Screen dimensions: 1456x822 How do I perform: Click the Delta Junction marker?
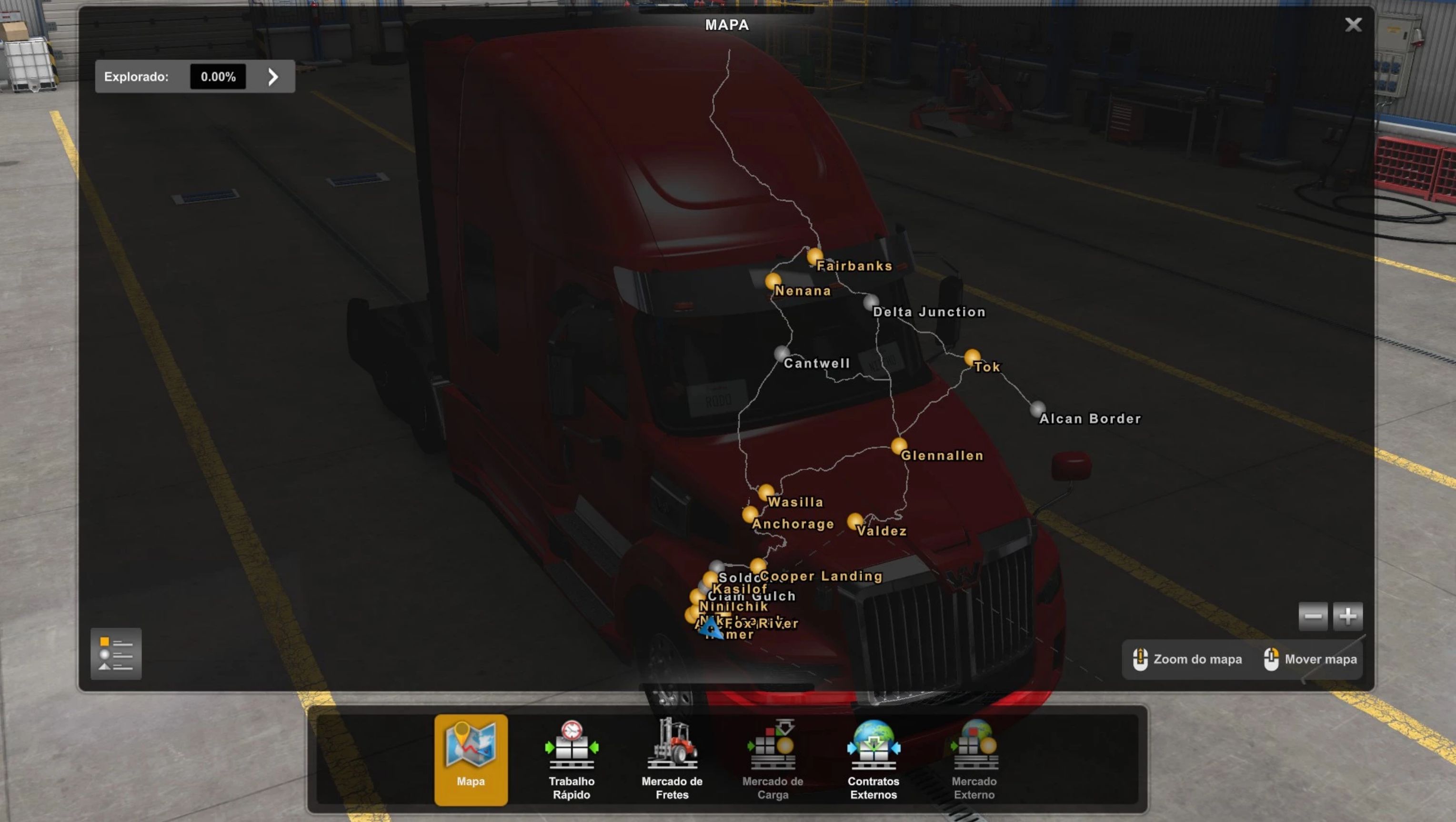pos(871,302)
